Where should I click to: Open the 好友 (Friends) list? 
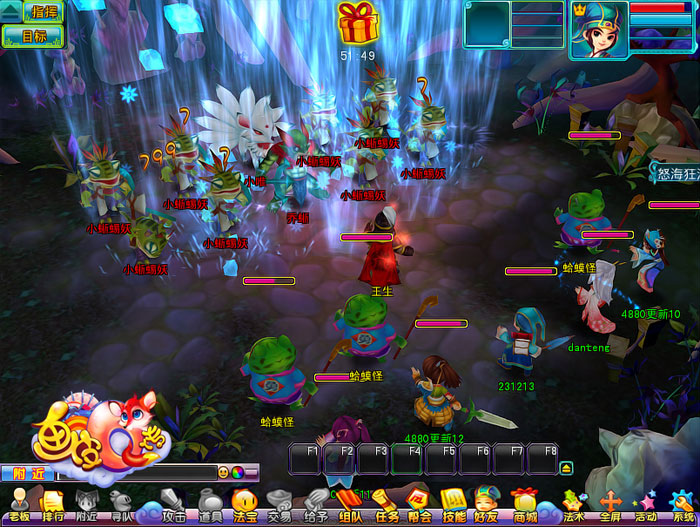tap(487, 504)
